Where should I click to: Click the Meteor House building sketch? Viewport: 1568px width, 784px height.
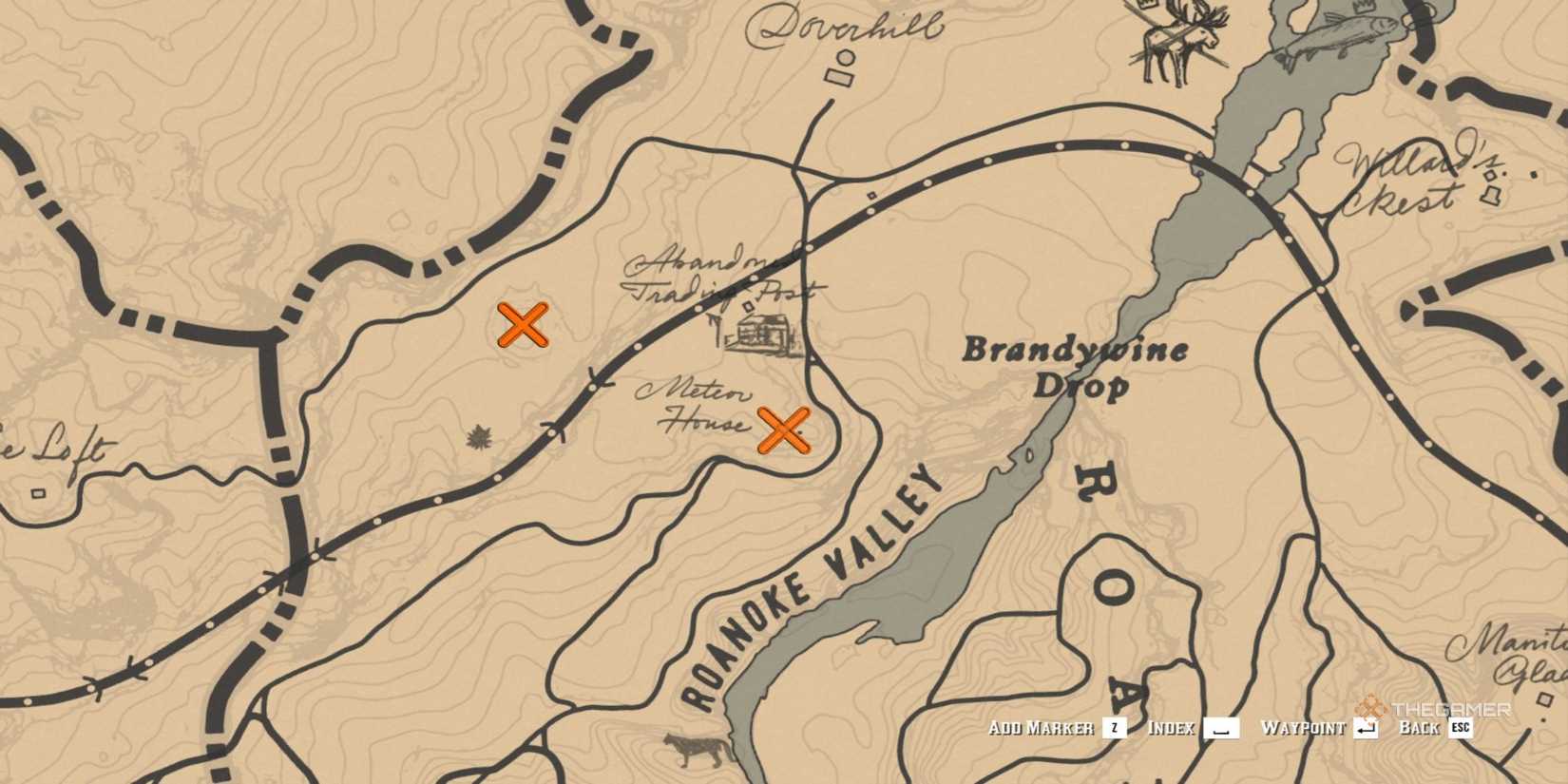click(692, 404)
